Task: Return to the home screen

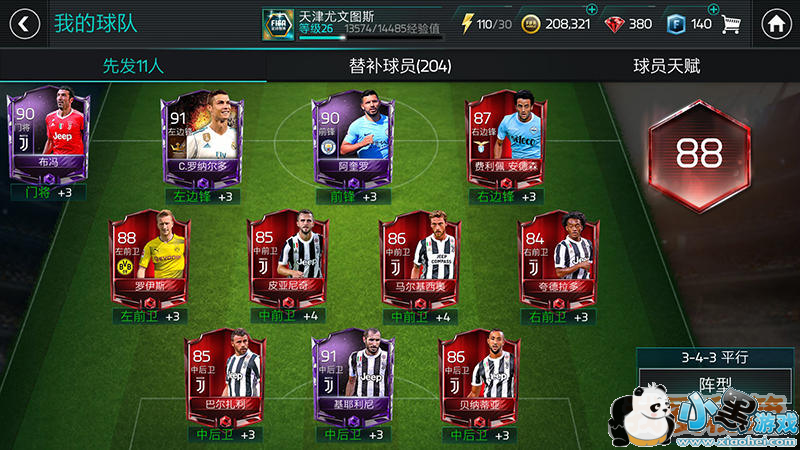Action: click(x=773, y=23)
